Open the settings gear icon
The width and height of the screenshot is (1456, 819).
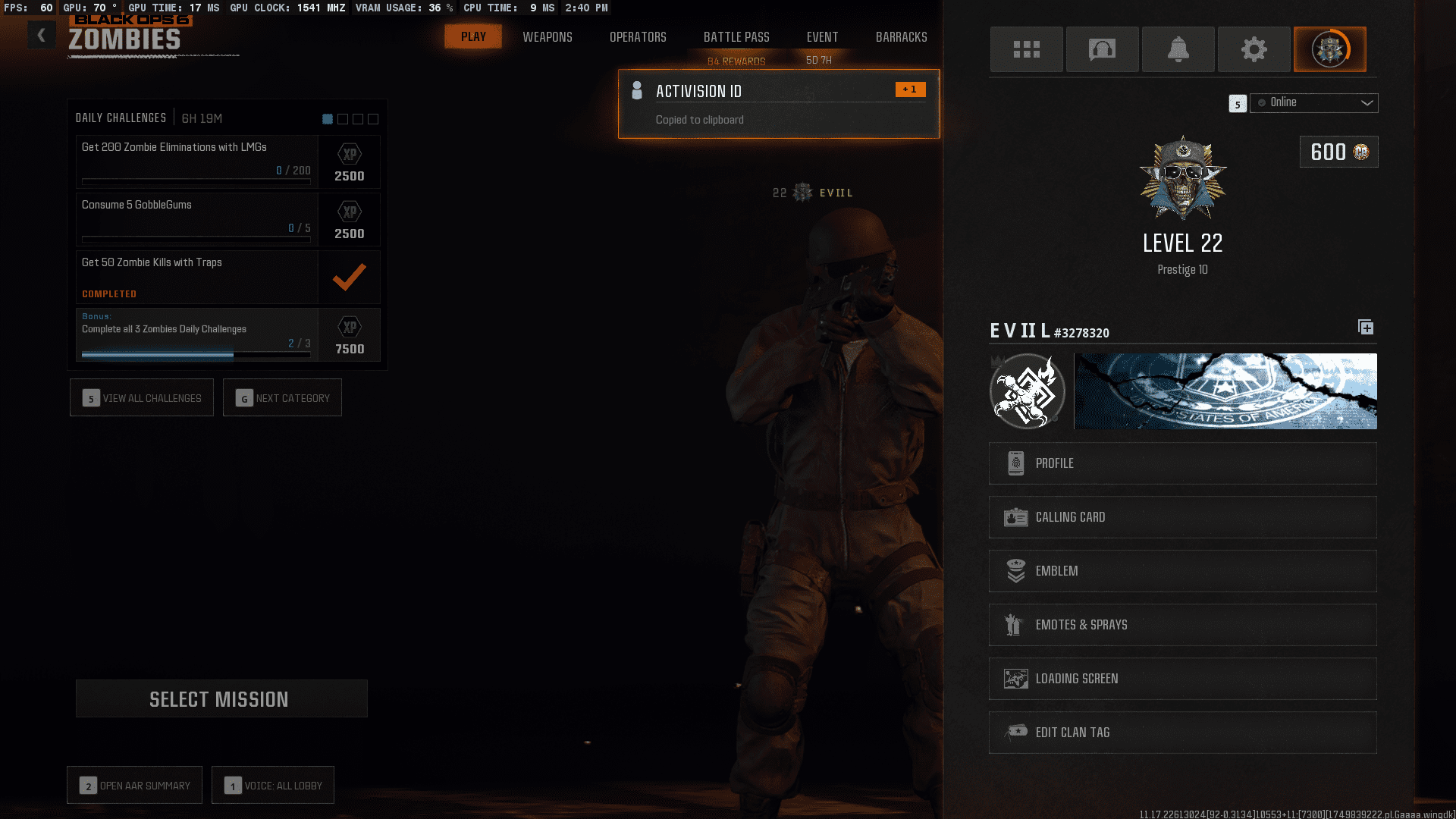(x=1254, y=49)
